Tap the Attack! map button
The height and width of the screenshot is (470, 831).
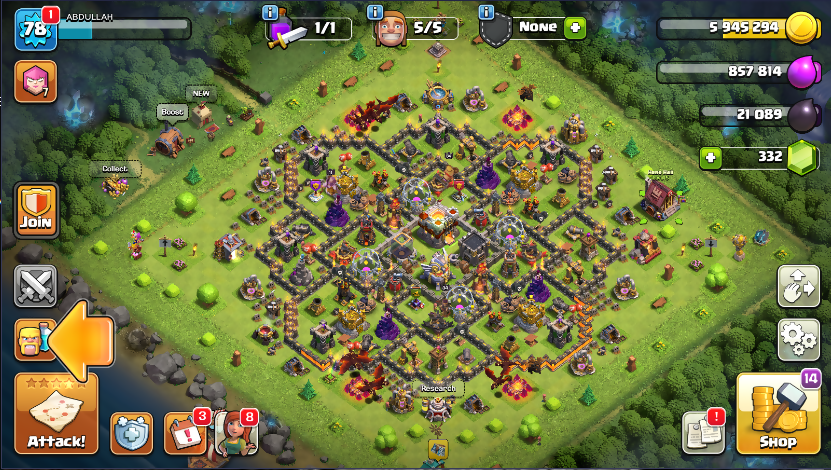click(56, 414)
